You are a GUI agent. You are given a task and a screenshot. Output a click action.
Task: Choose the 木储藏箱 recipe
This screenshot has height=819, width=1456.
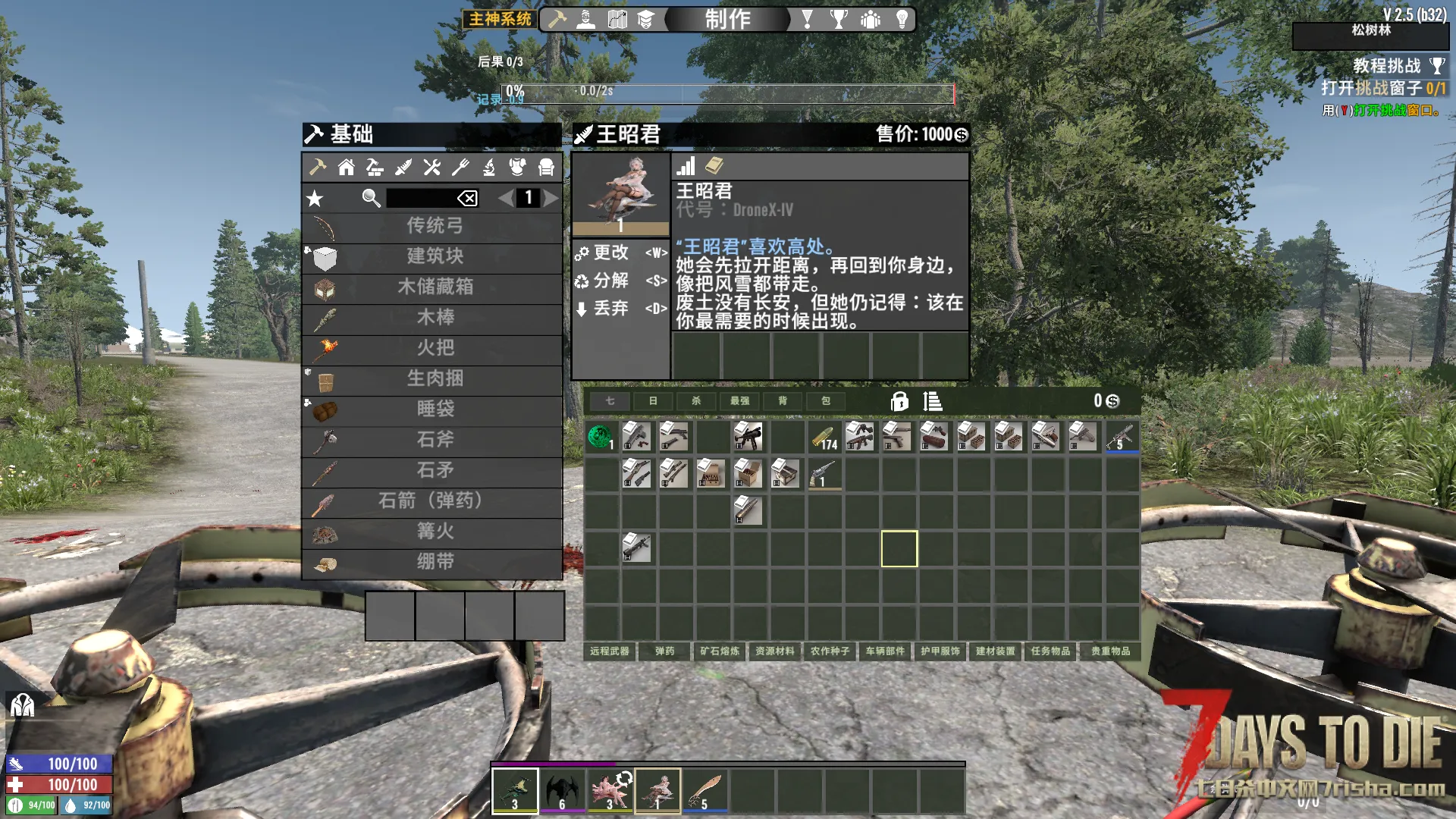pos(433,287)
